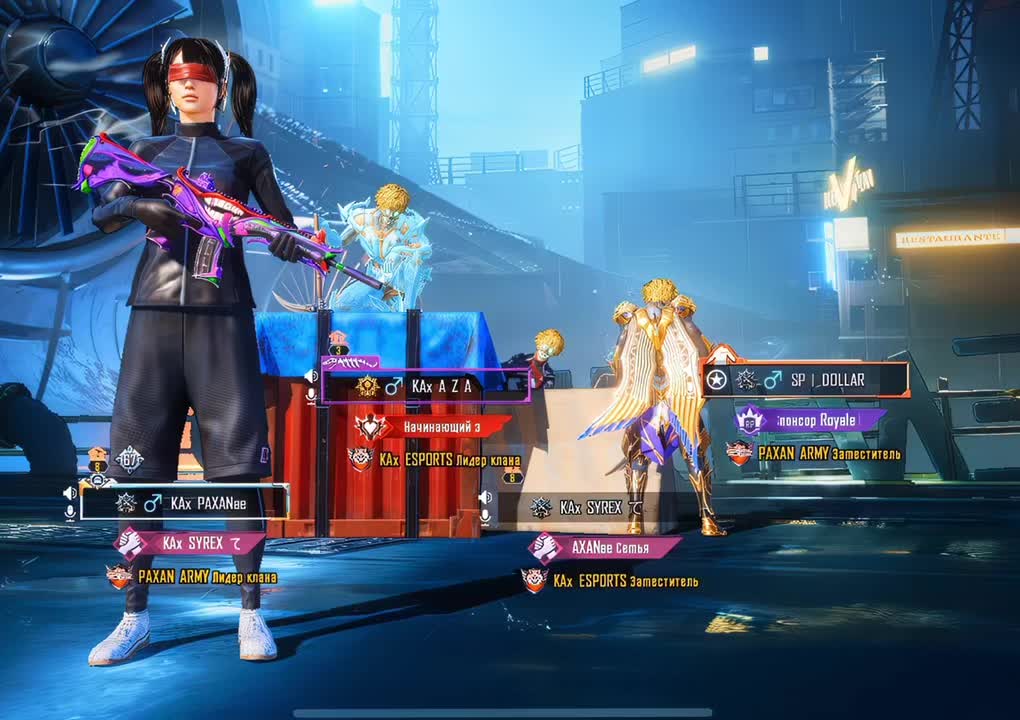The width and height of the screenshot is (1020, 720).
Task: Open SP | DOLLAR player name plate
Action: click(x=805, y=380)
